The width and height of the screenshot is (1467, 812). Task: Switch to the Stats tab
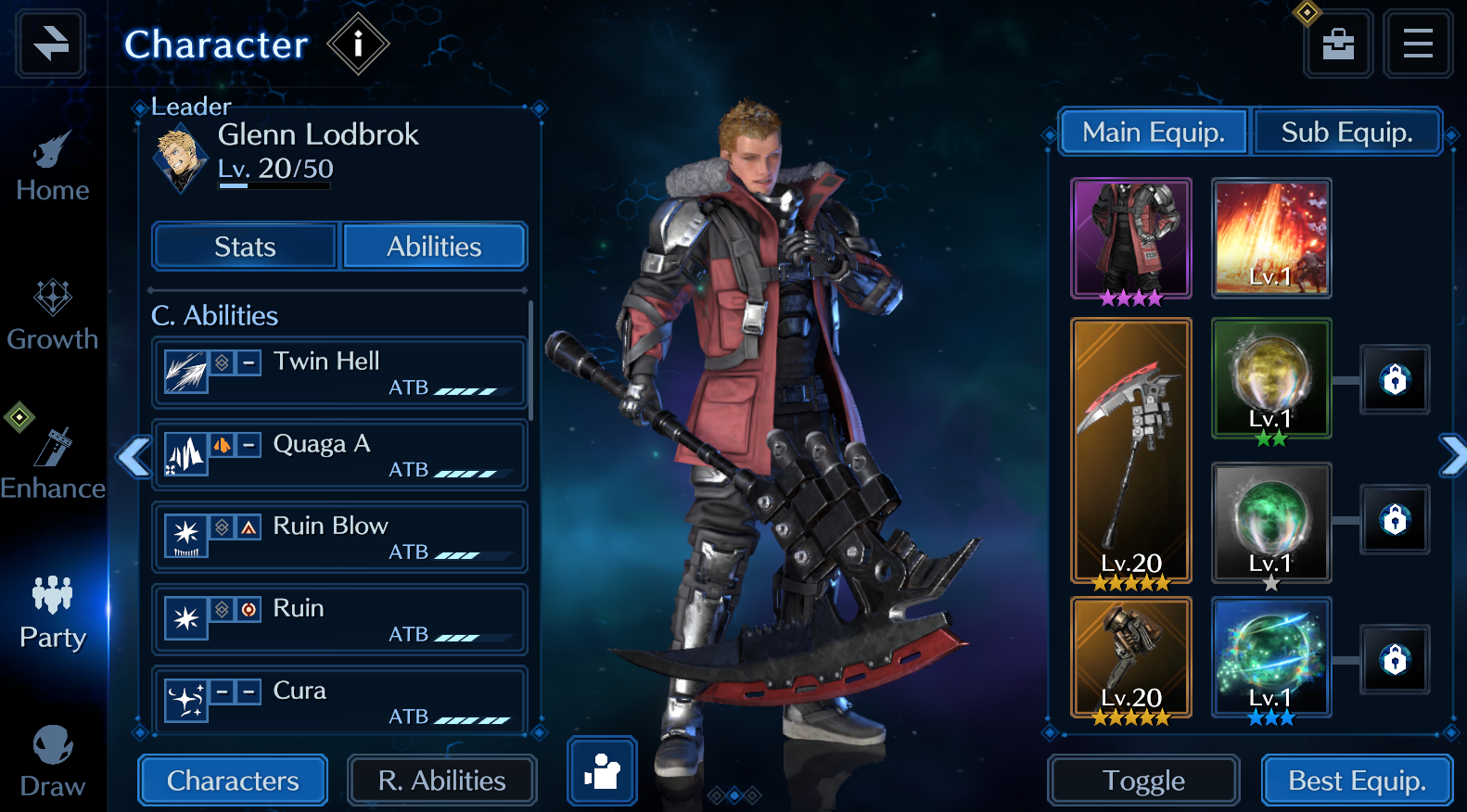245,247
